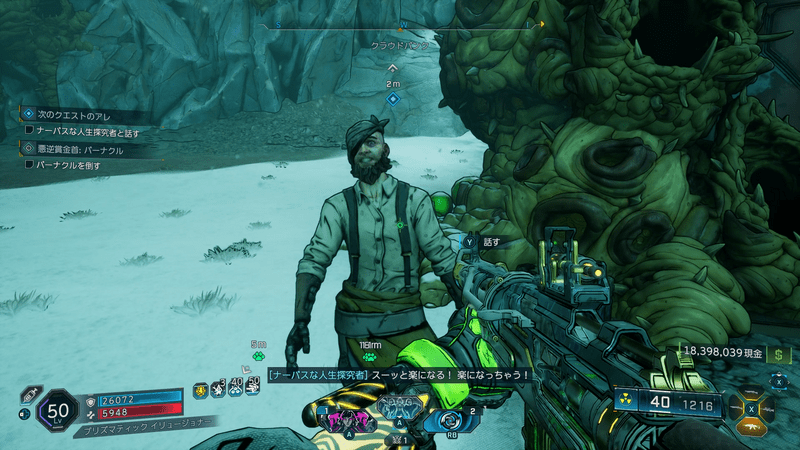Click the gold status effect buff icon
The height and width of the screenshot is (450, 800).
pos(201,390)
